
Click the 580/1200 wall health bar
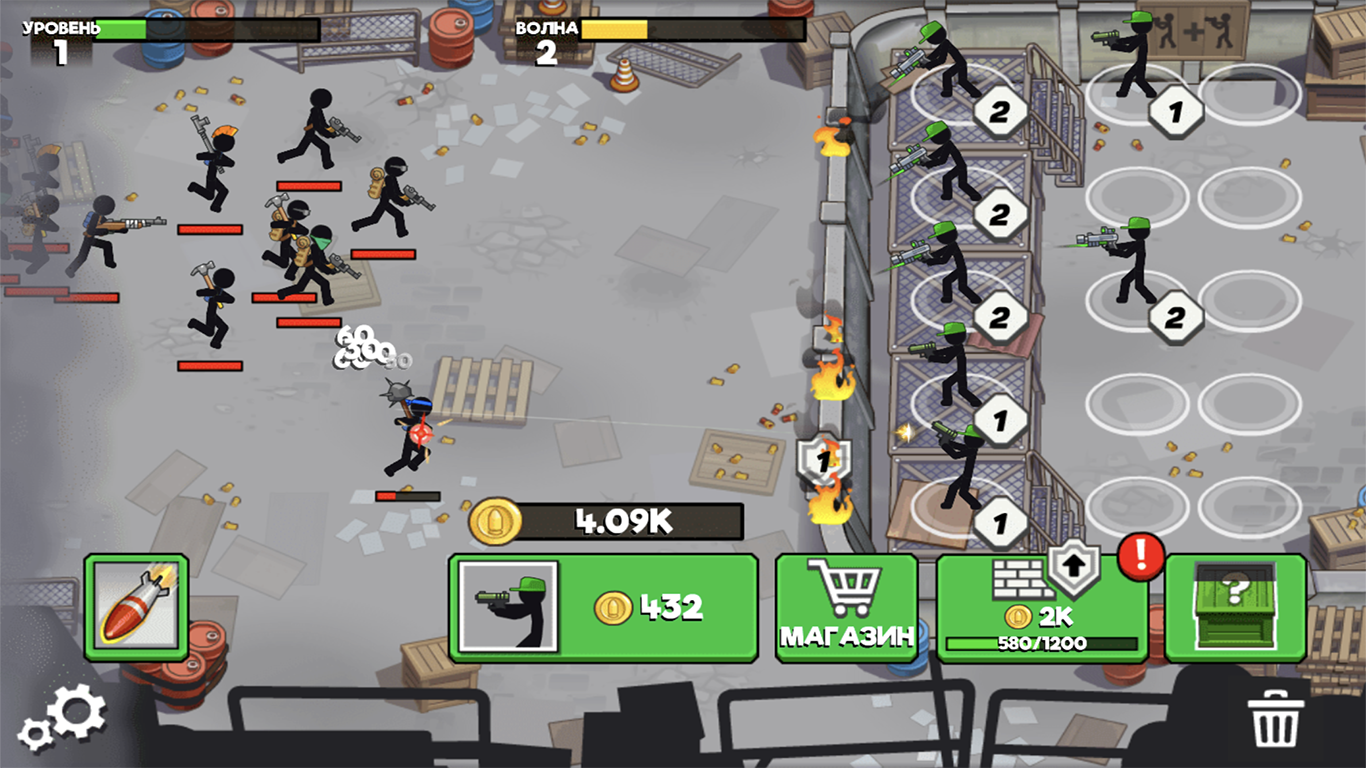click(x=1042, y=645)
